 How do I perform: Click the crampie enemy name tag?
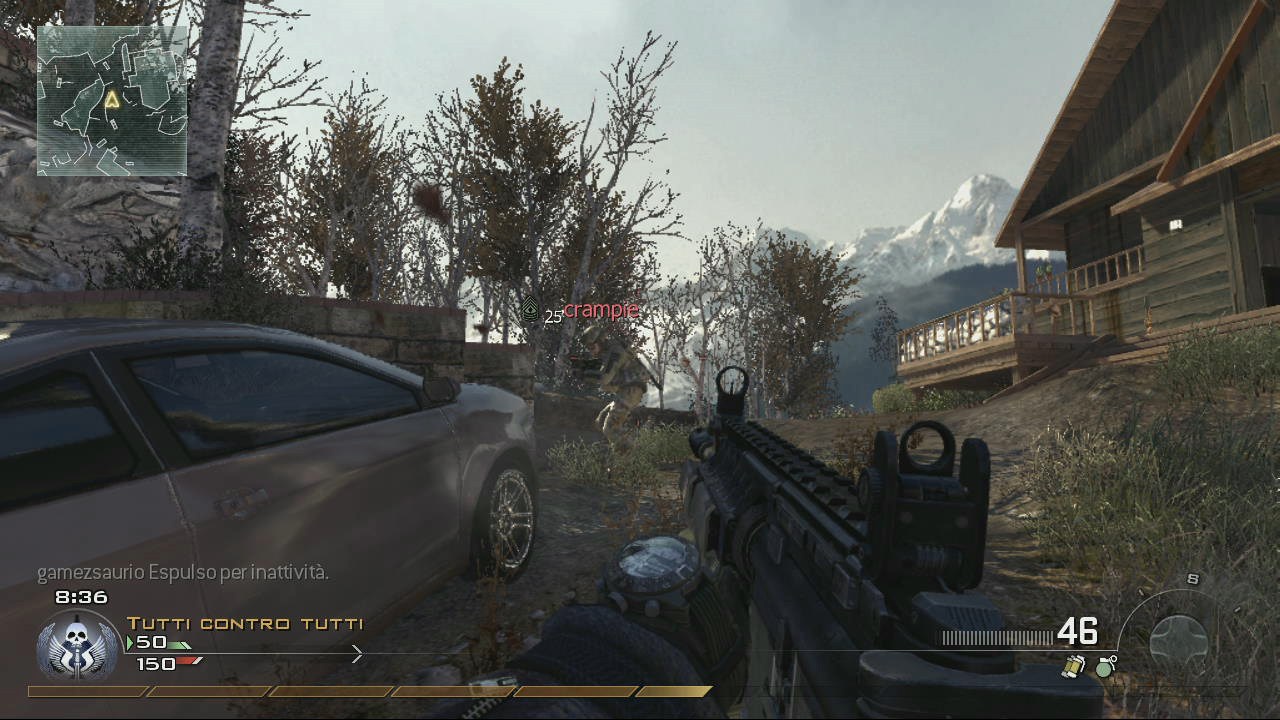[x=600, y=310]
